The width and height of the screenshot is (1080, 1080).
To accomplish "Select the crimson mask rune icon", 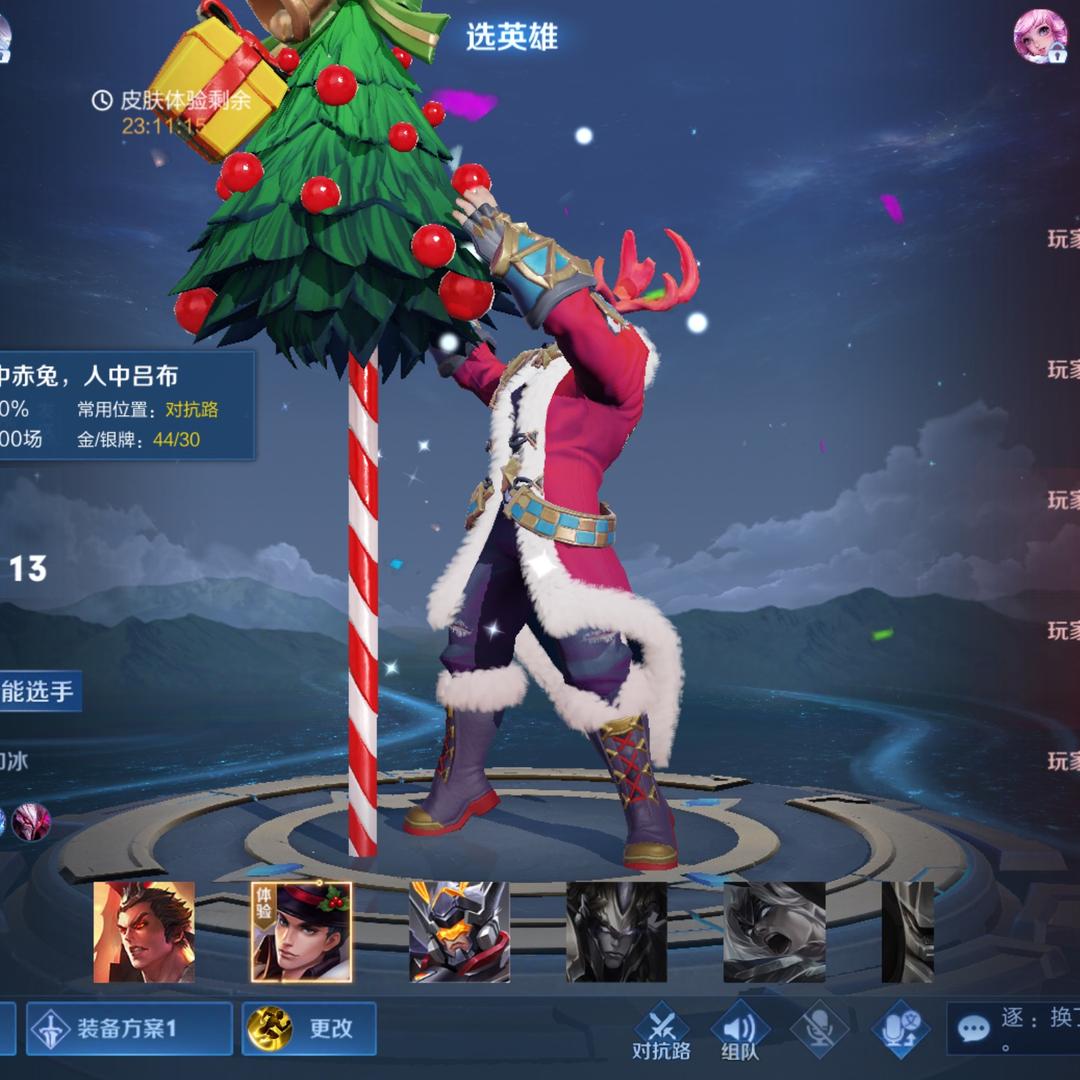I will [31, 822].
